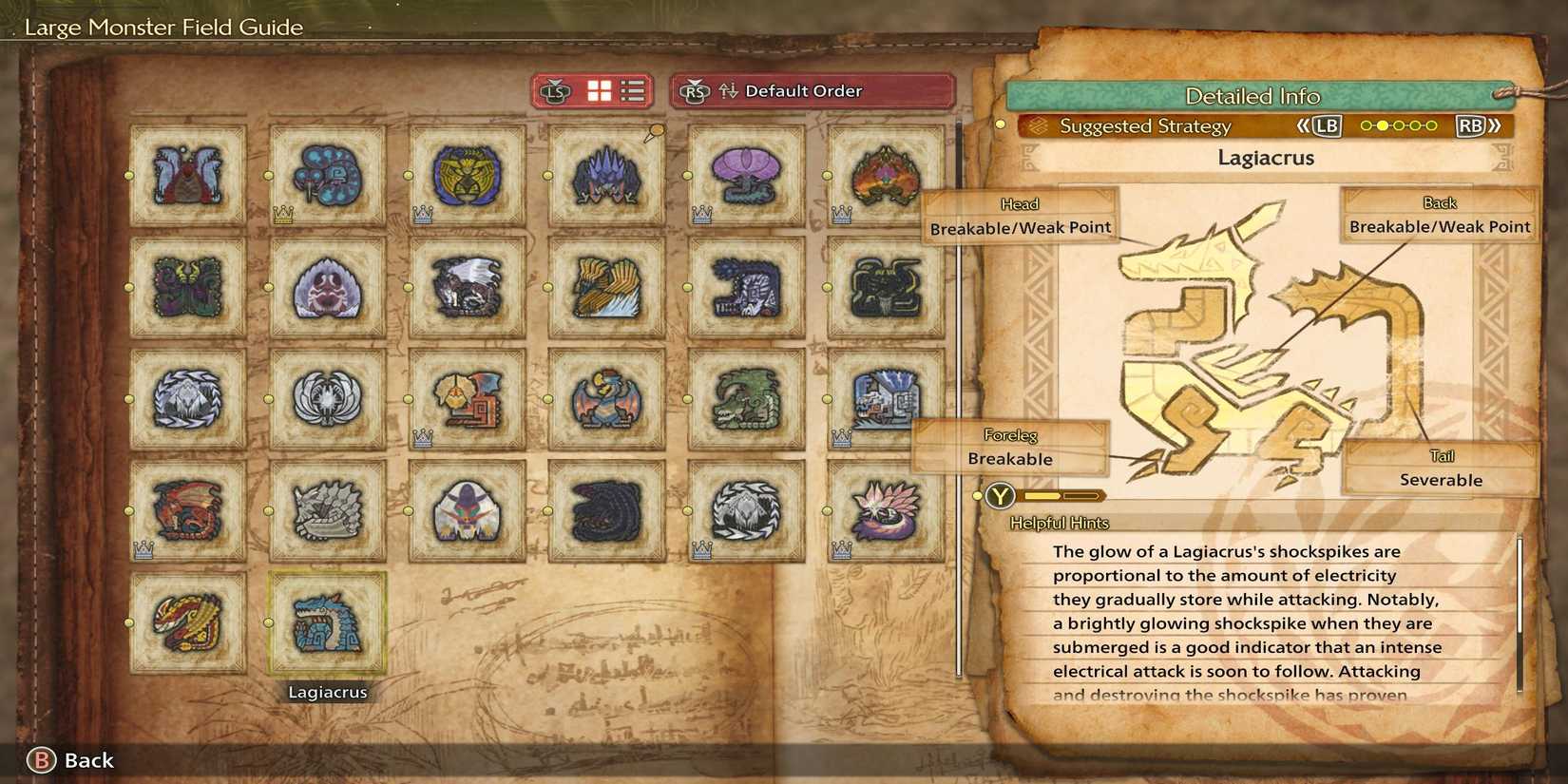Click the Detailed Info header

coord(1252,96)
